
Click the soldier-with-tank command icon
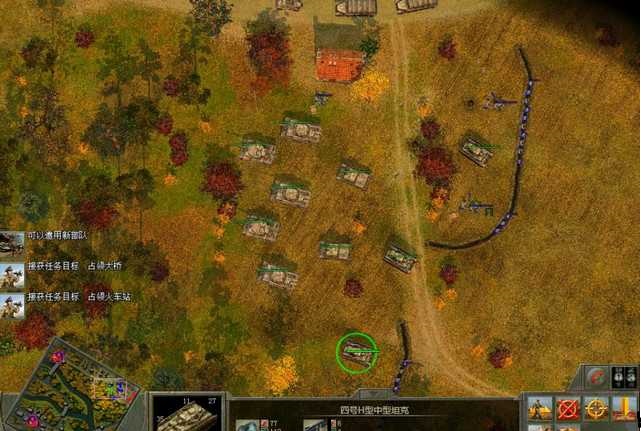tap(540, 409)
